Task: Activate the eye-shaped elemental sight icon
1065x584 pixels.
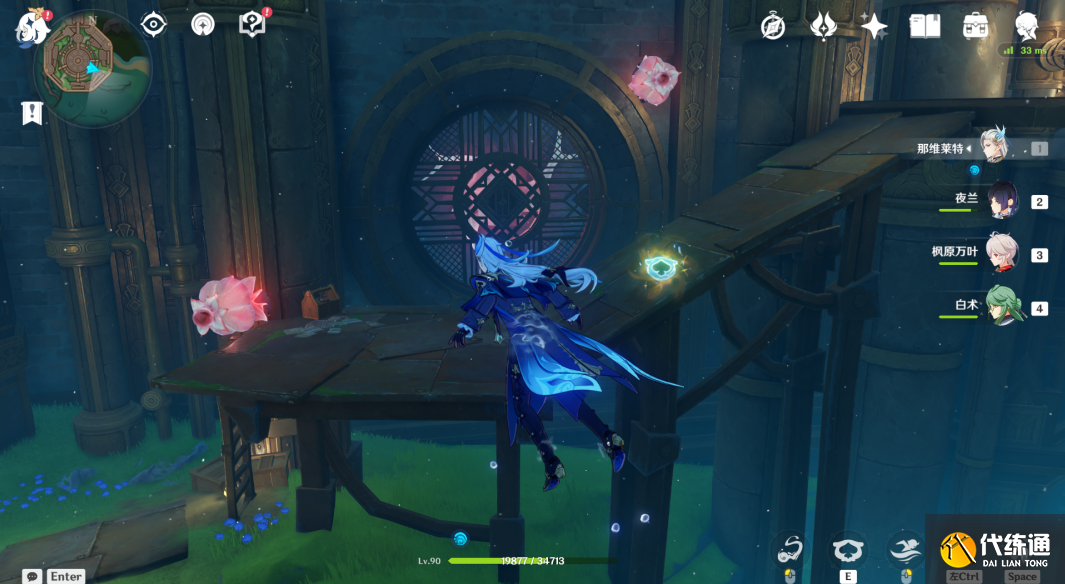Action: [153, 24]
